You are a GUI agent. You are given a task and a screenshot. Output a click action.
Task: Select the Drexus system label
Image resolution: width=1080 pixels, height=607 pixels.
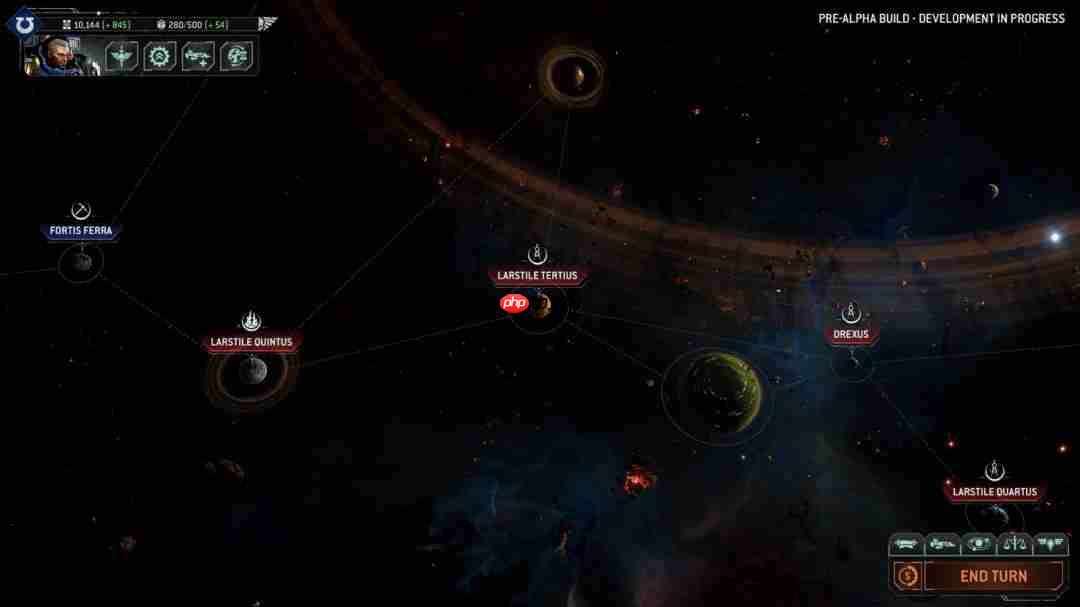851,334
